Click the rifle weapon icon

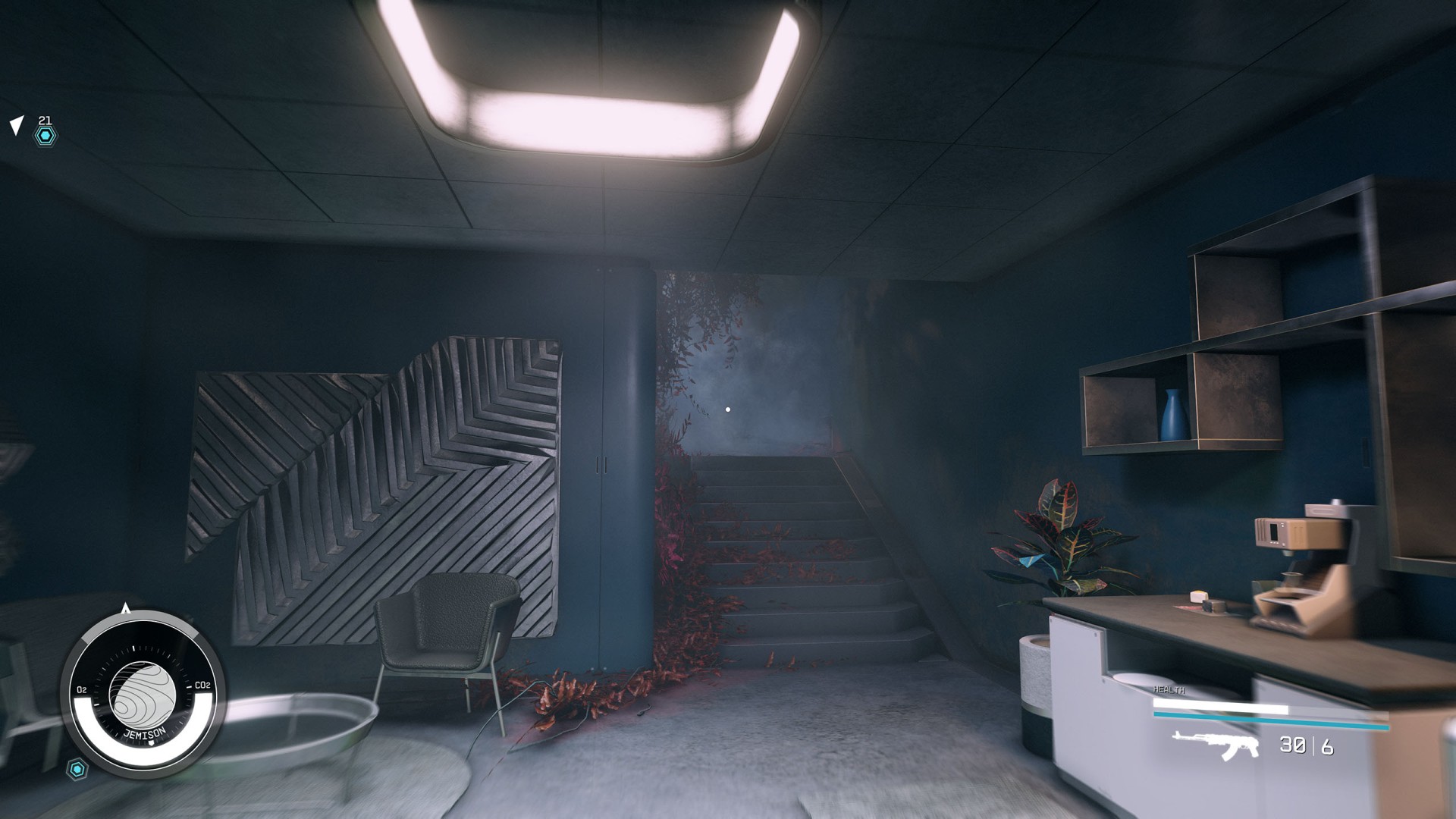[1215, 744]
